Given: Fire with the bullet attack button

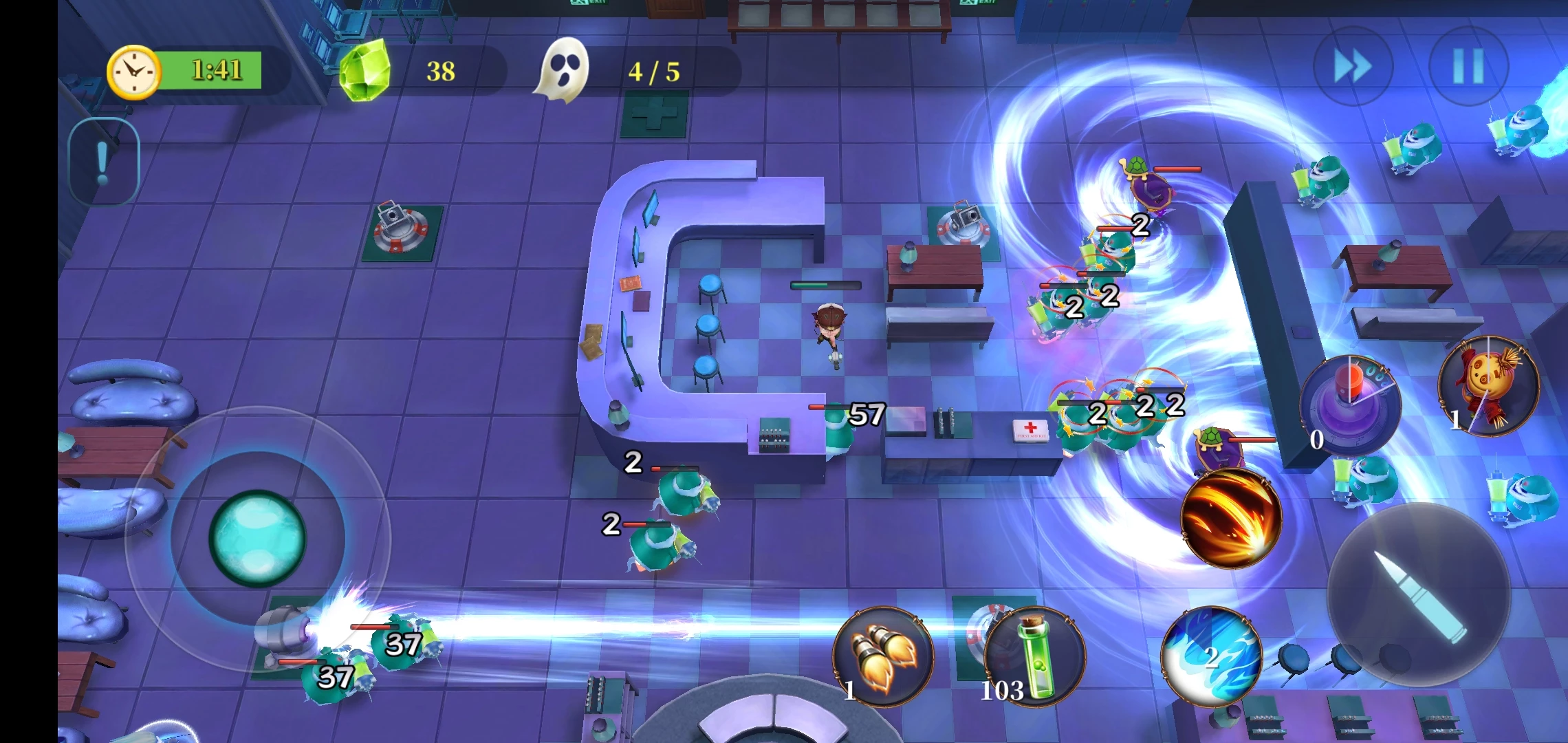Looking at the screenshot, I should pos(1419,594).
